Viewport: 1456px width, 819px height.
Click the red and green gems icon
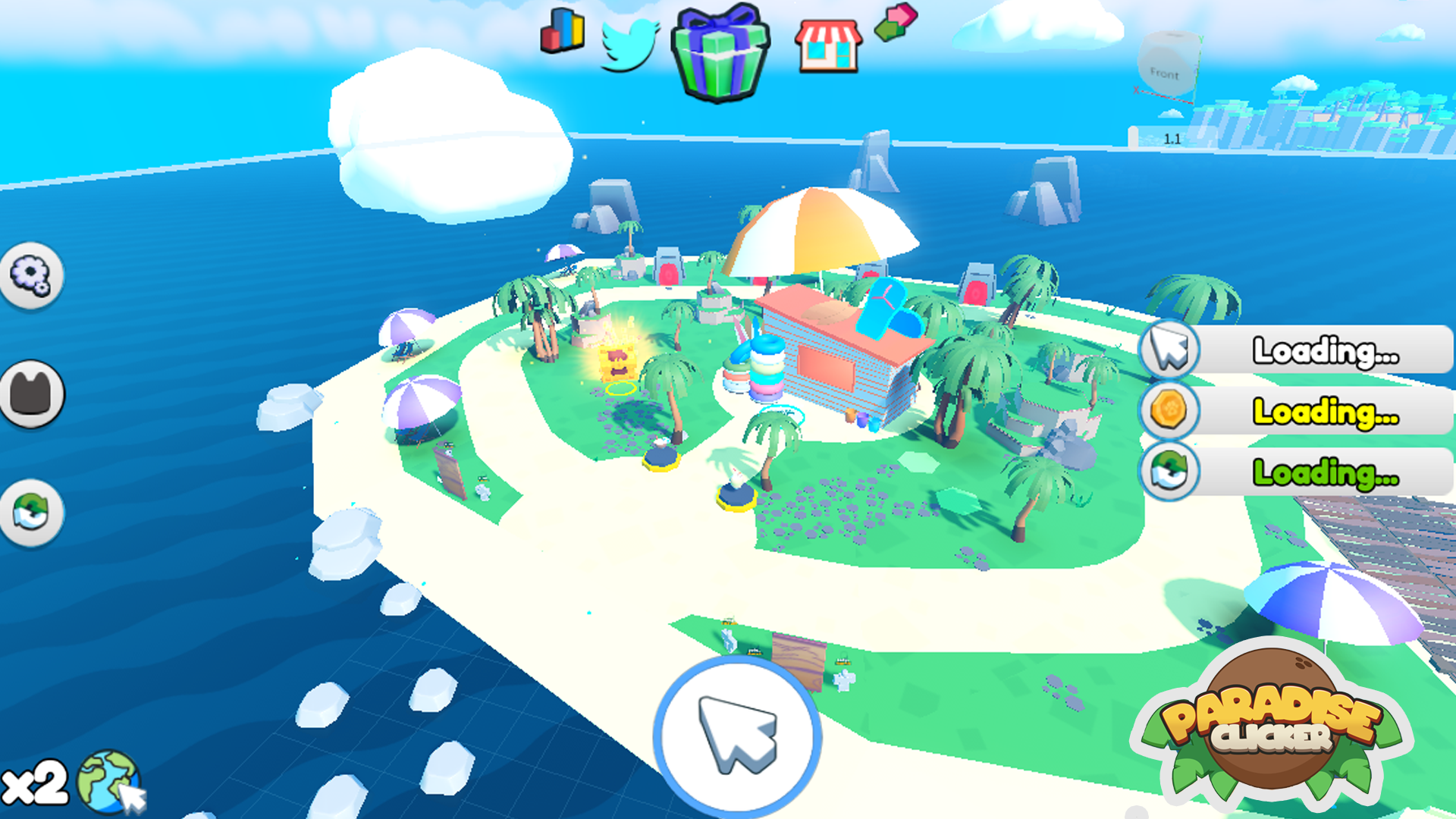896,21
